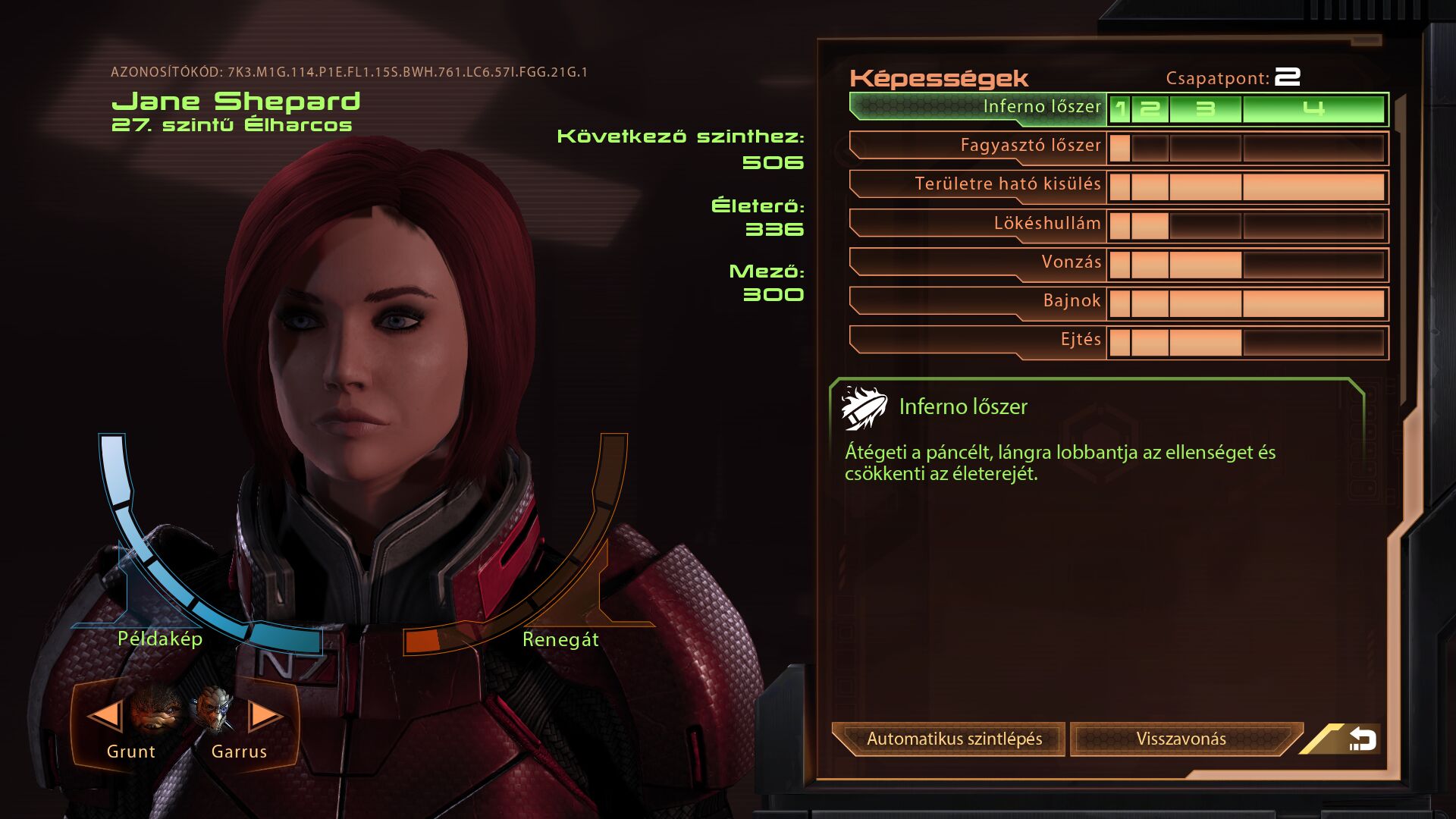The width and height of the screenshot is (1456, 819).
Task: Click Automatikus szintlépés button
Action: click(x=953, y=739)
